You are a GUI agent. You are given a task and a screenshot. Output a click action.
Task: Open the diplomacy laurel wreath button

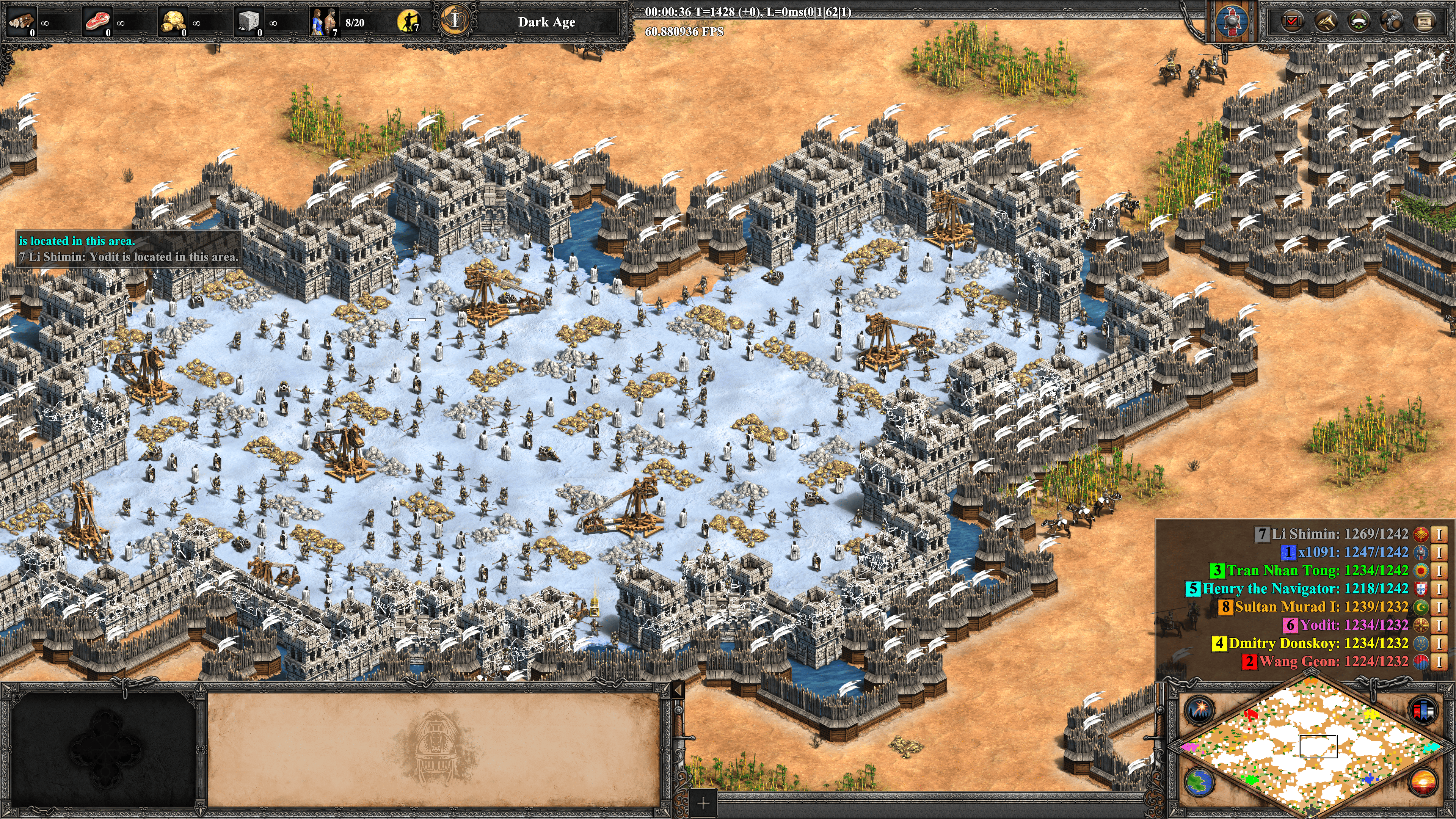coord(1358,22)
